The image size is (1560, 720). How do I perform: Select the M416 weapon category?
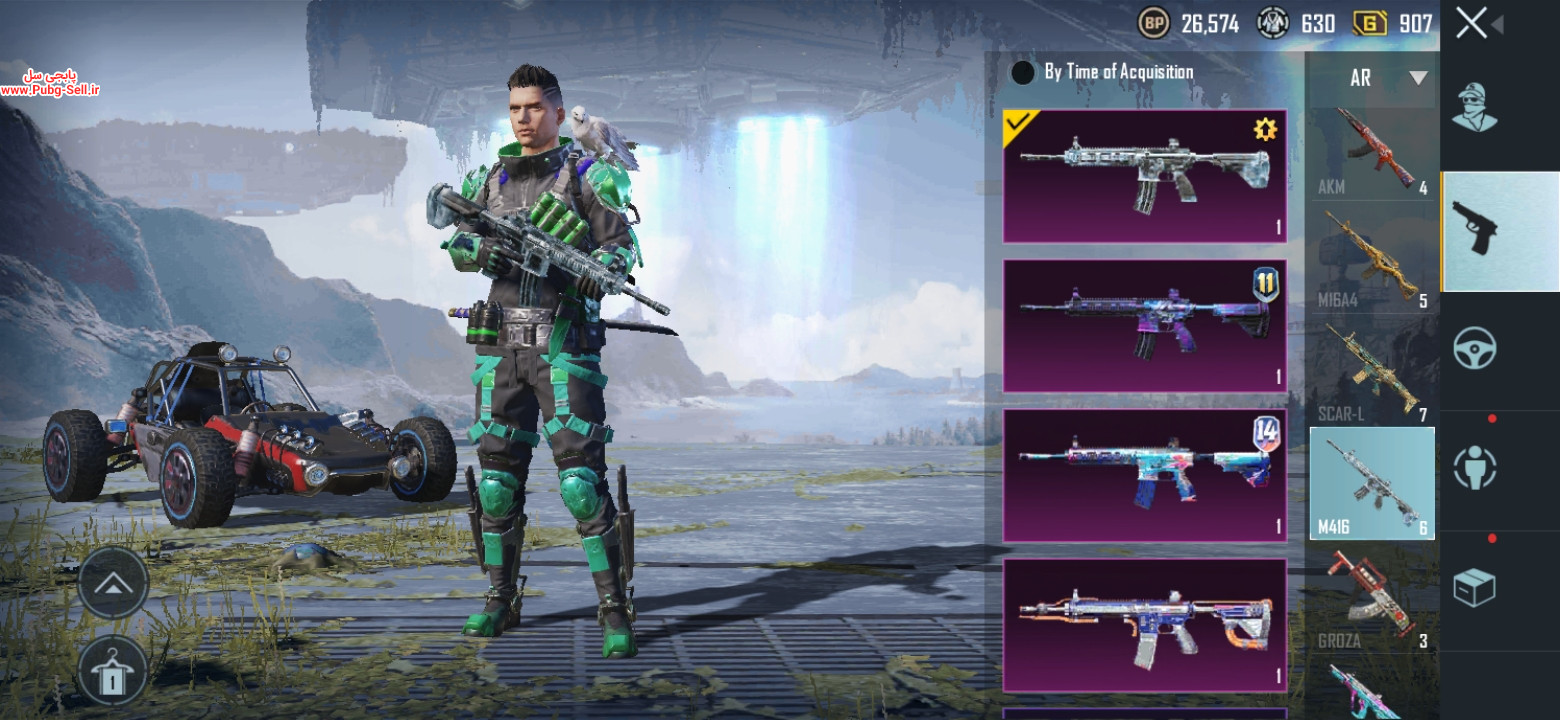pyautogui.click(x=1373, y=483)
